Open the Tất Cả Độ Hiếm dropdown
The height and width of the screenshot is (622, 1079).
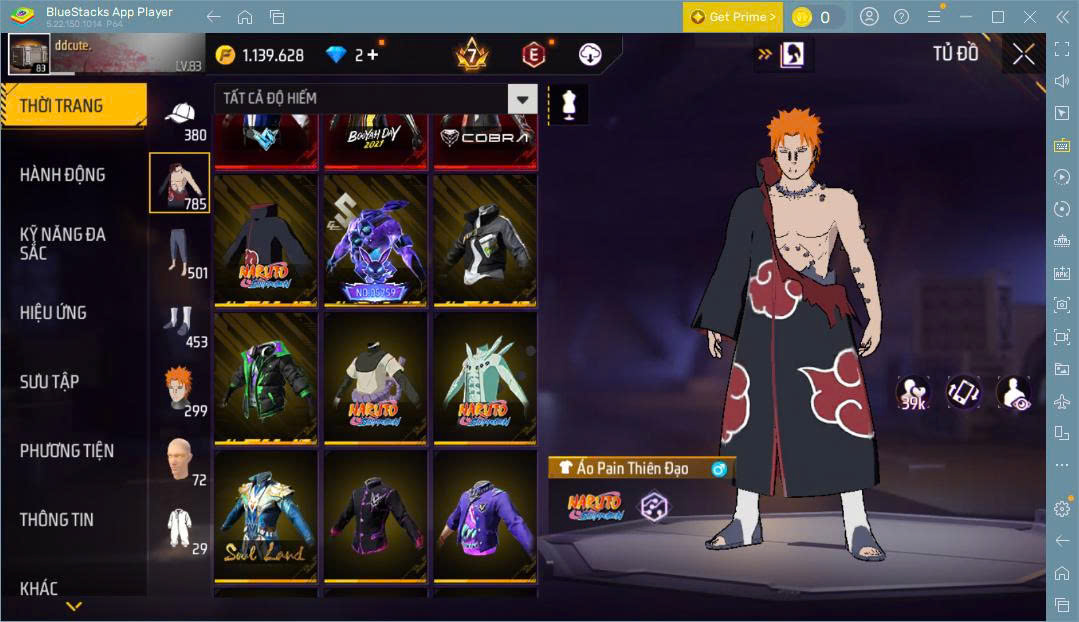[x=522, y=98]
